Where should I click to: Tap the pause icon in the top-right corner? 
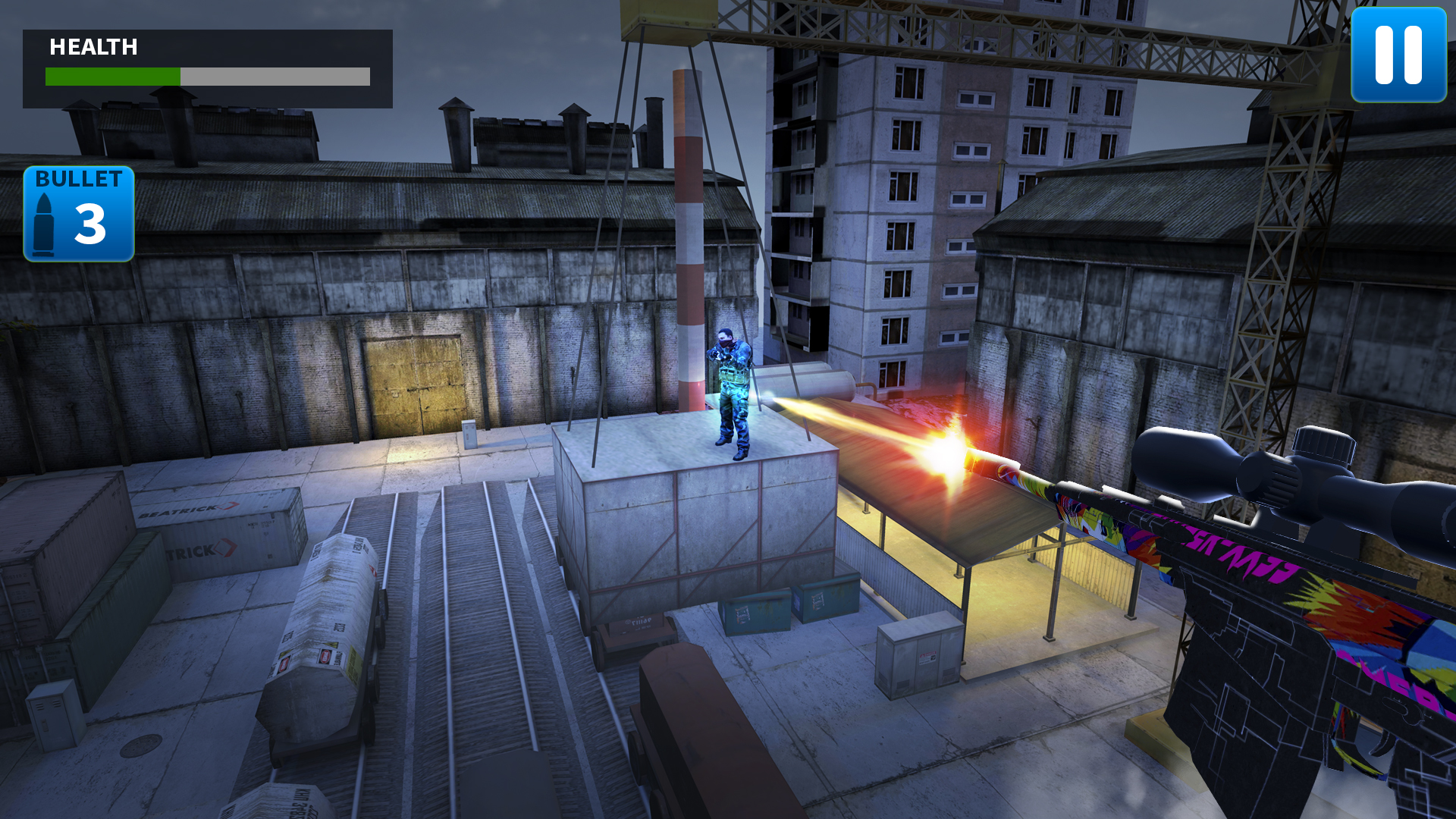[x=1398, y=55]
